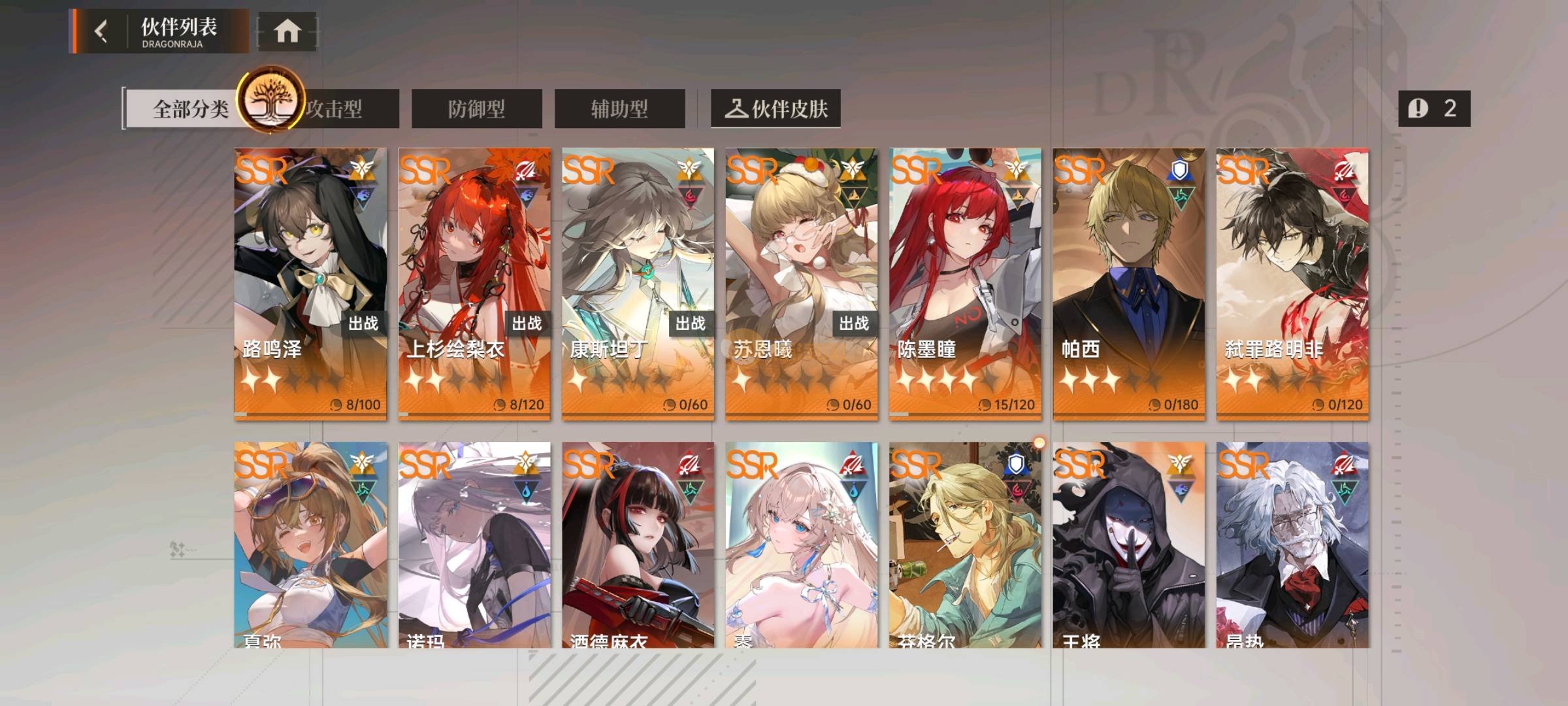Select the 上杉绘梨衣 card
The height and width of the screenshot is (706, 1568).
click(x=474, y=282)
